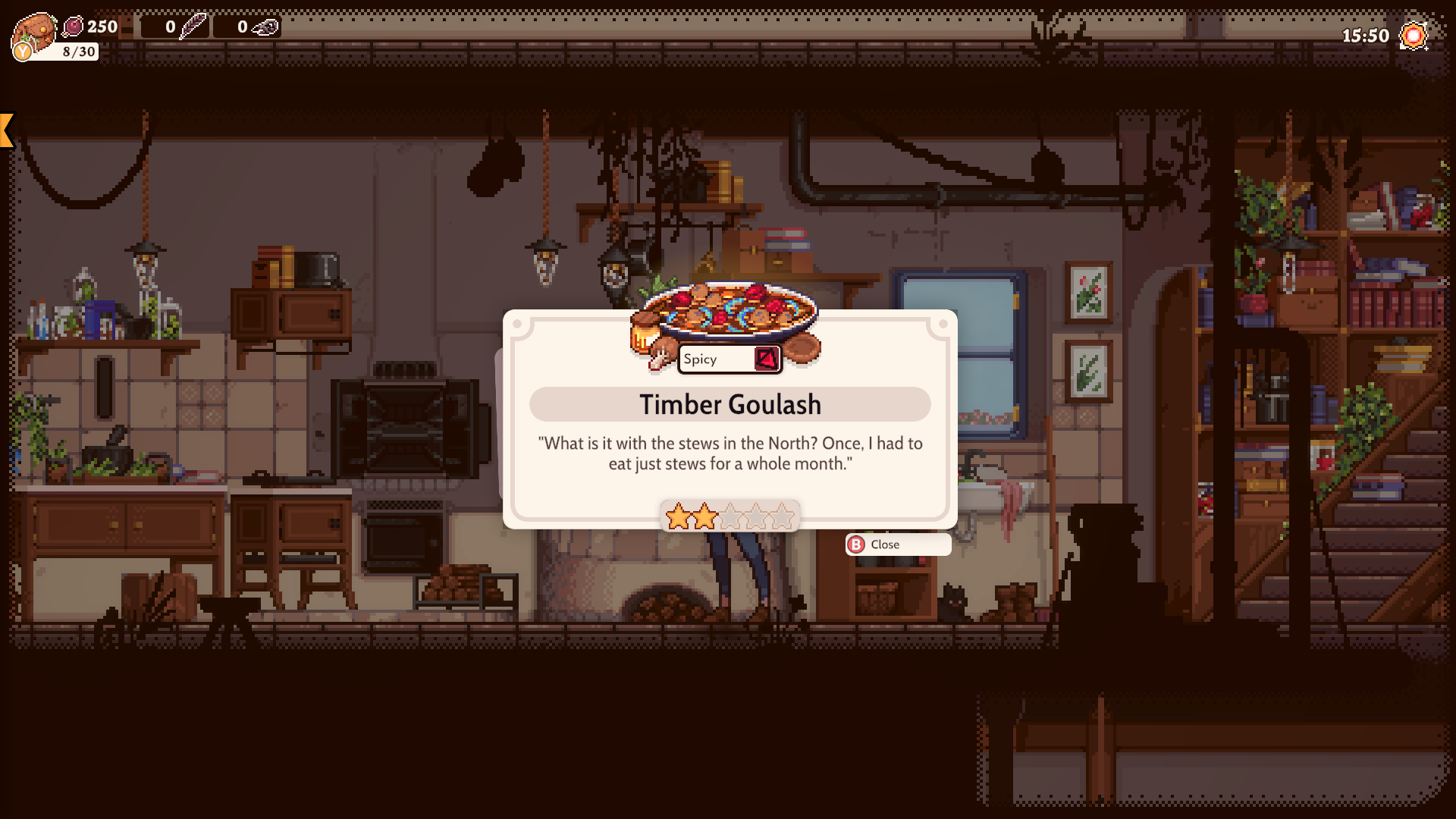Click the two-star rating meter

(729, 515)
